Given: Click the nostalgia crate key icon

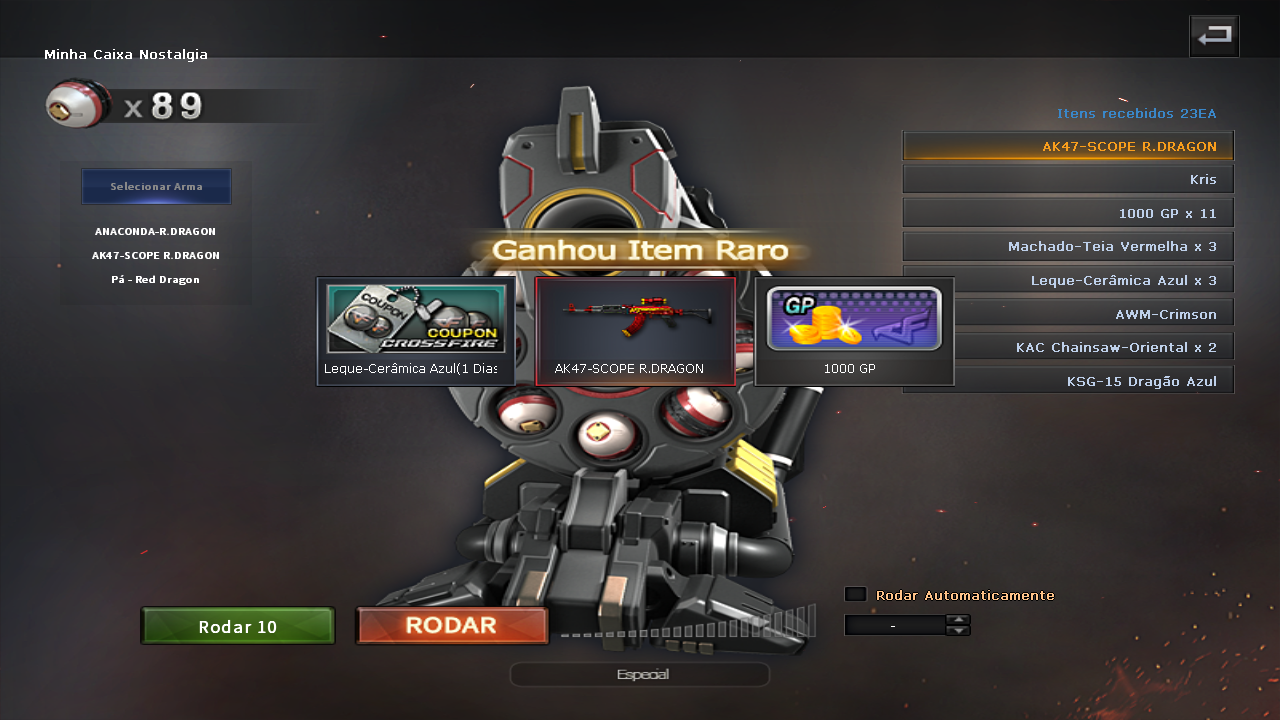Looking at the screenshot, I should tap(77, 103).
